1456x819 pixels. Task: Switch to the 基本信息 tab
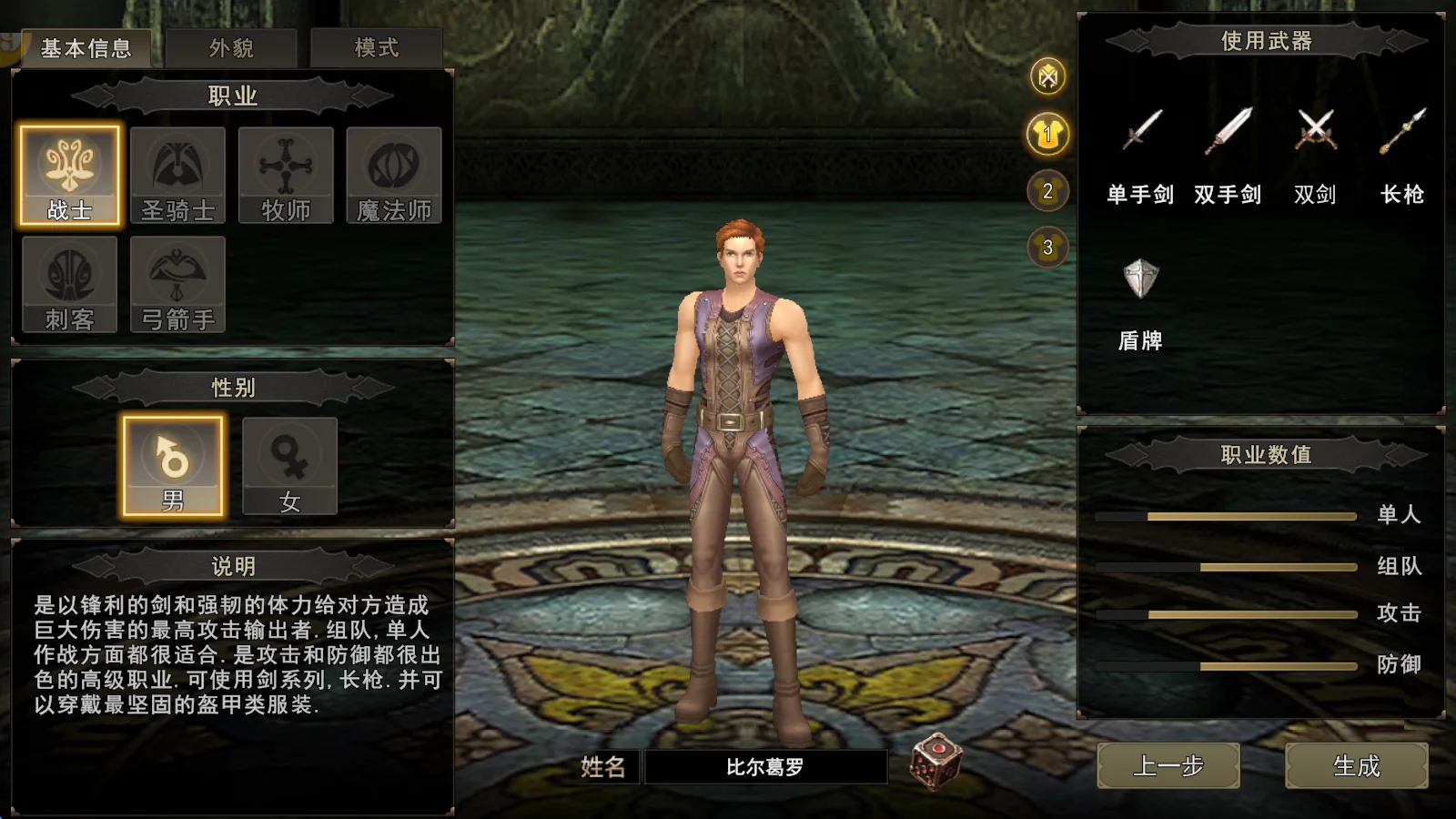tap(86, 48)
